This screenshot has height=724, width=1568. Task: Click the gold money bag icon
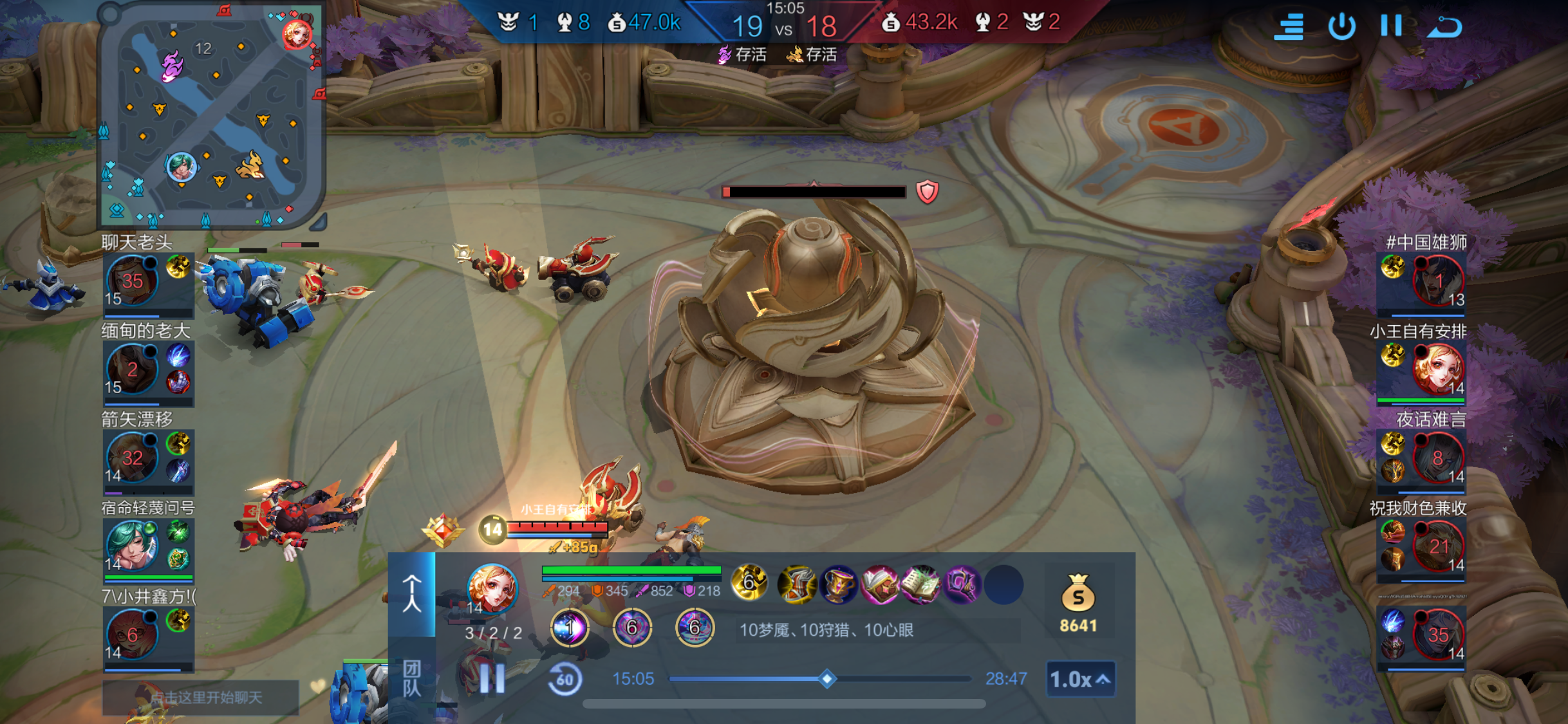1078,593
